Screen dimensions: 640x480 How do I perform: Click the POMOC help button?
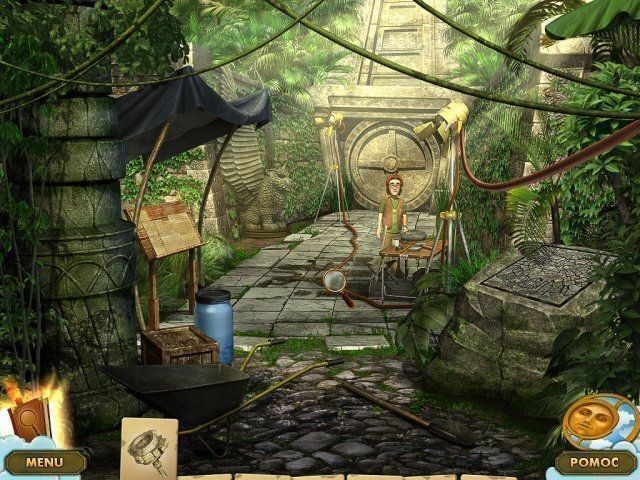pos(595,462)
